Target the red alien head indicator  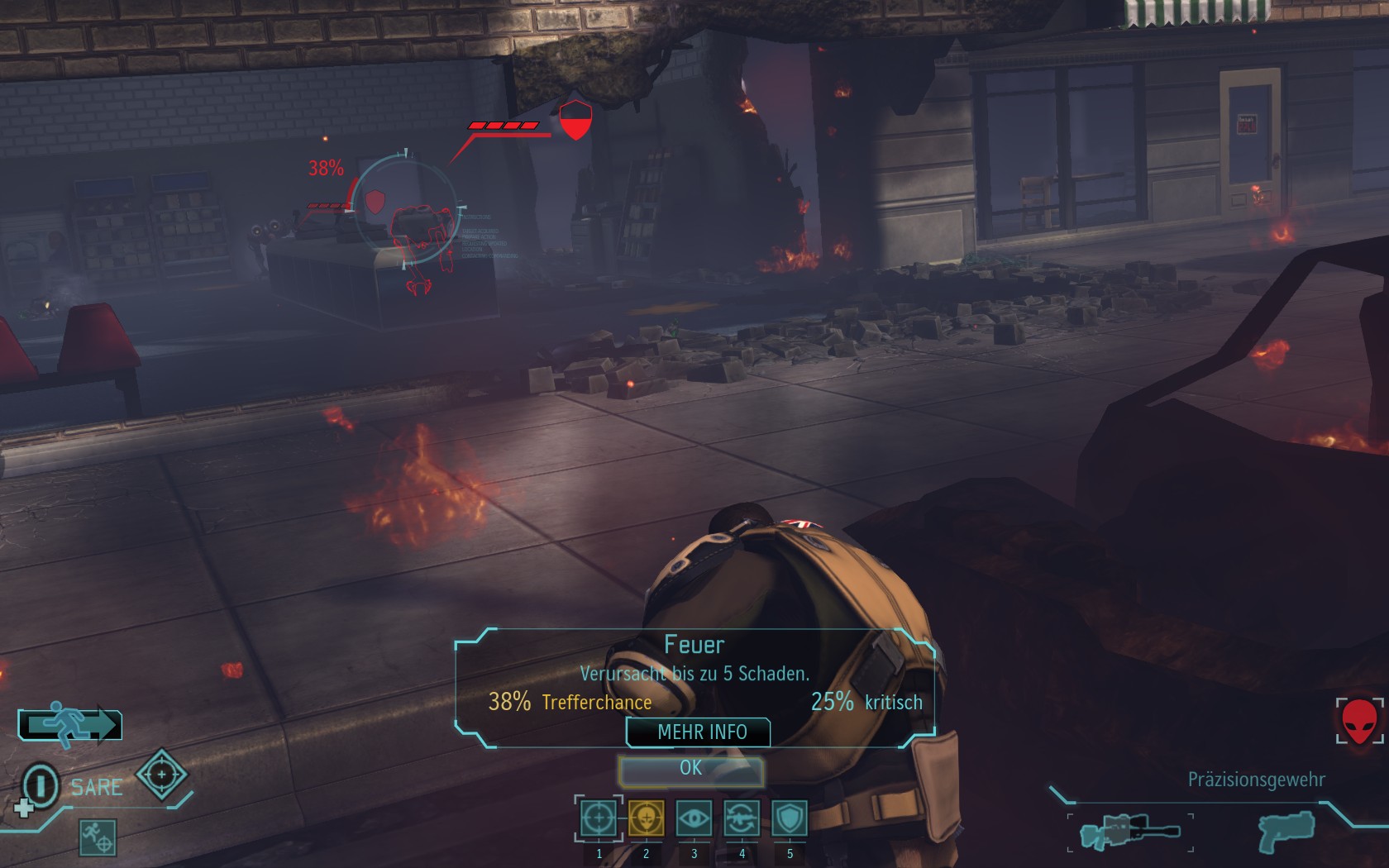click(x=1359, y=721)
